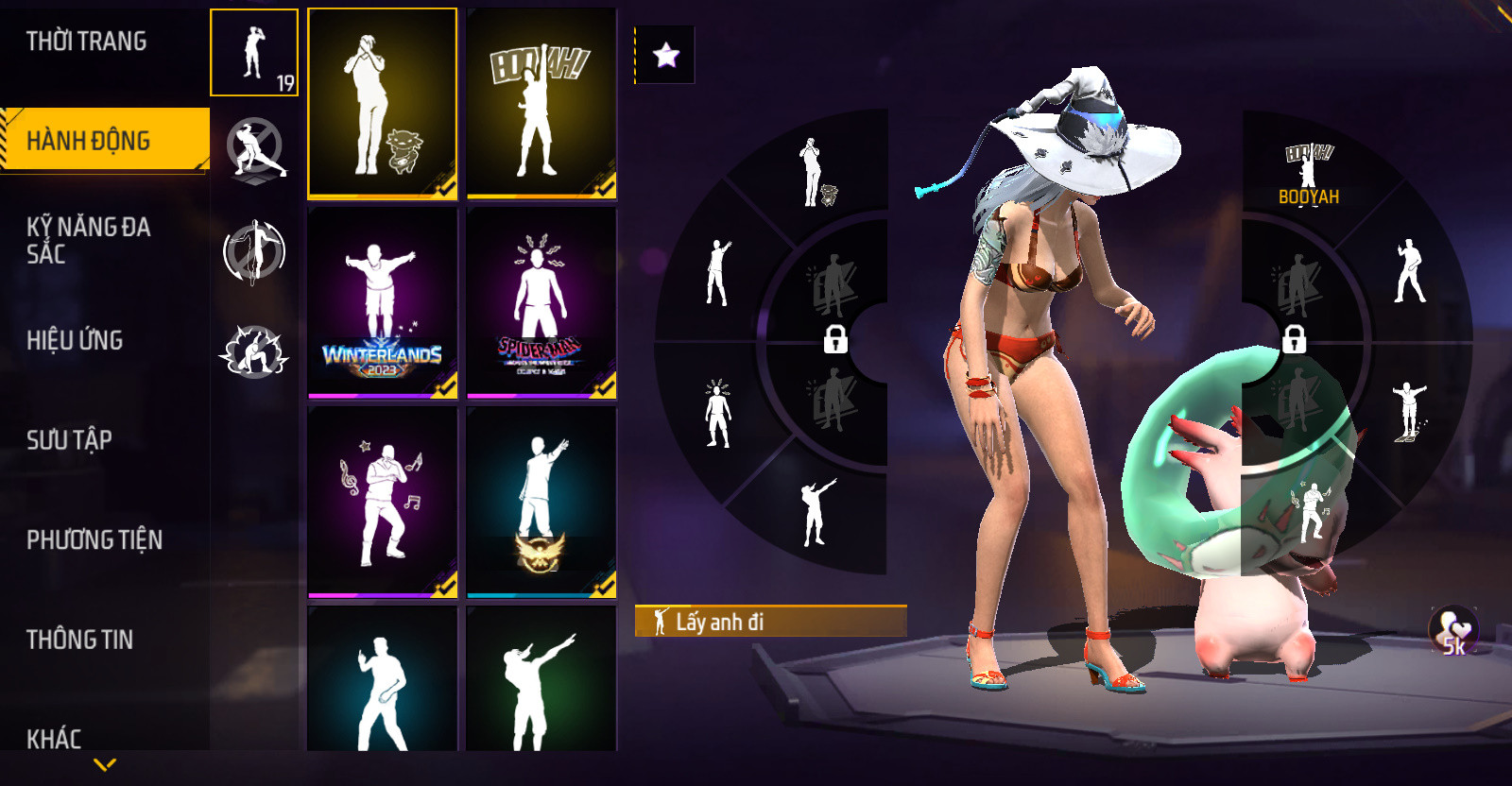The image size is (1512, 786).
Task: Click the lock on the left emote wheel
Action: 835,338
